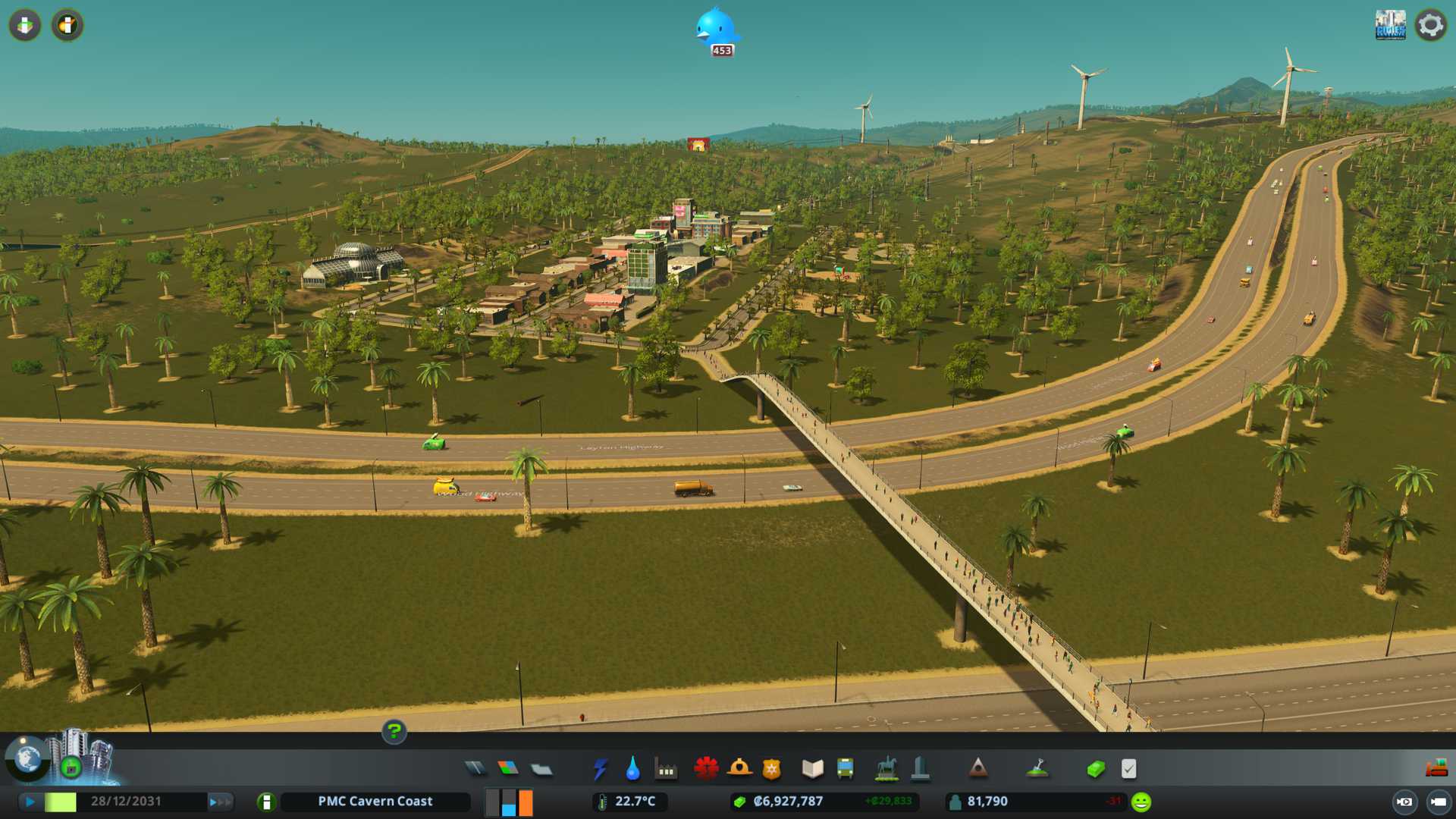Open the gear options menu
Viewport: 1456px width, 819px height.
point(1430,25)
